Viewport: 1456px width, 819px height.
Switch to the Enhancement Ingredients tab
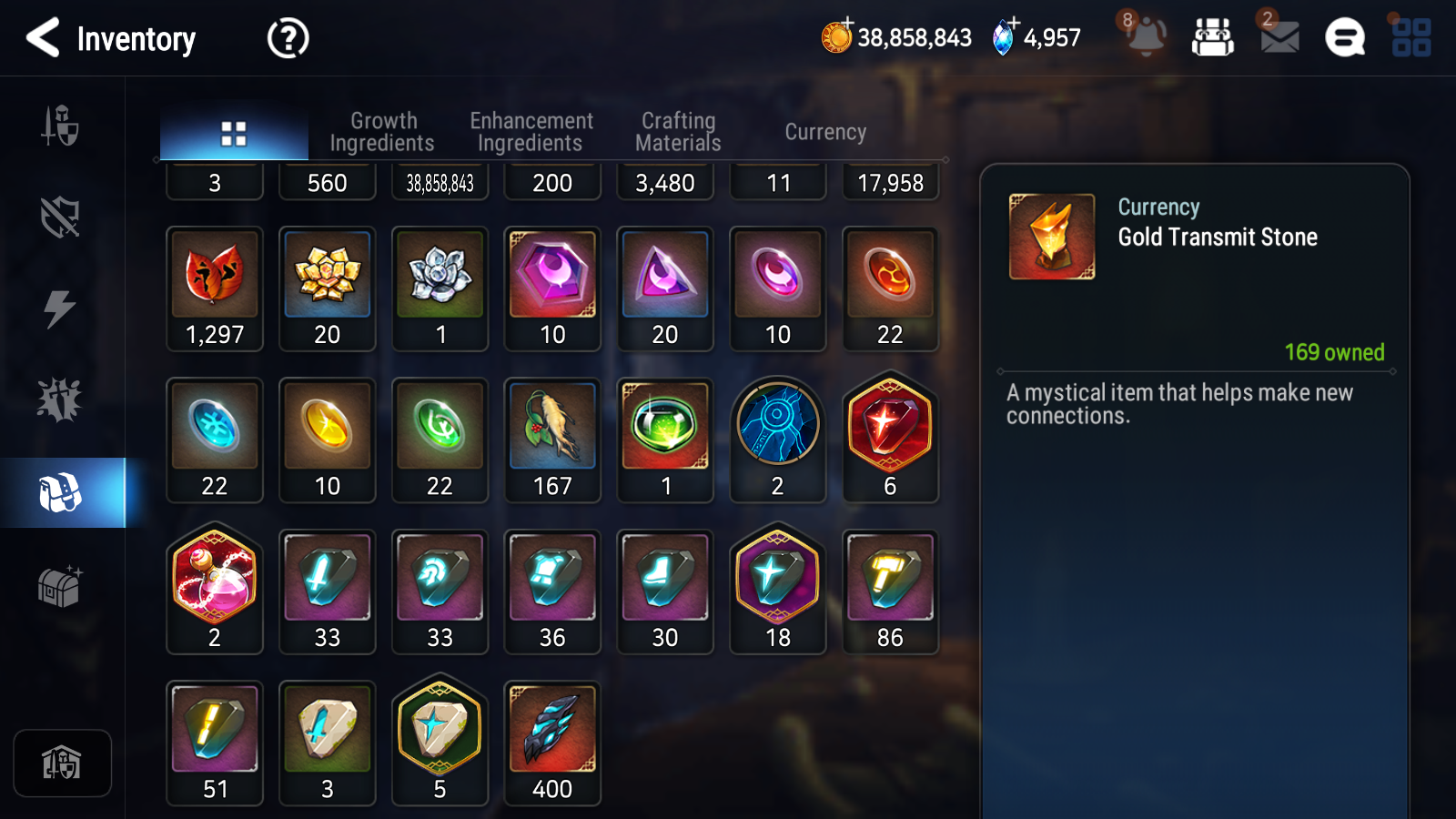point(531,132)
